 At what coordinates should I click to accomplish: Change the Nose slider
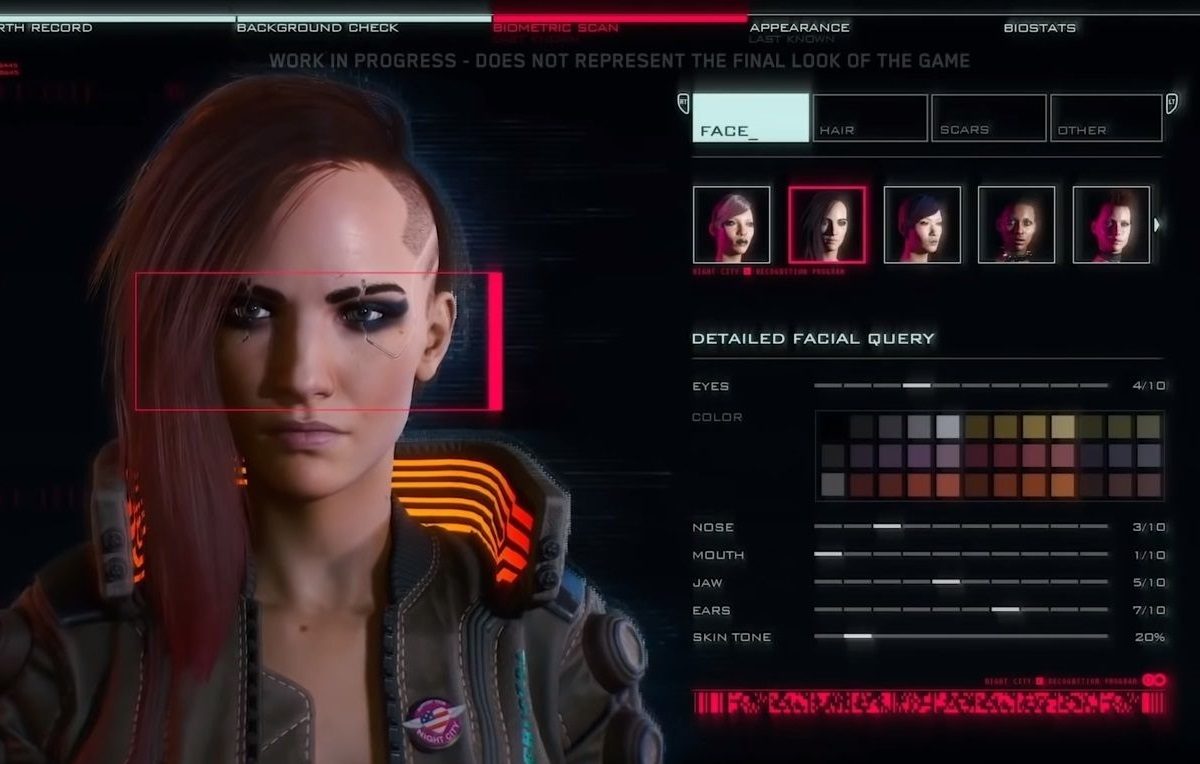[887, 526]
